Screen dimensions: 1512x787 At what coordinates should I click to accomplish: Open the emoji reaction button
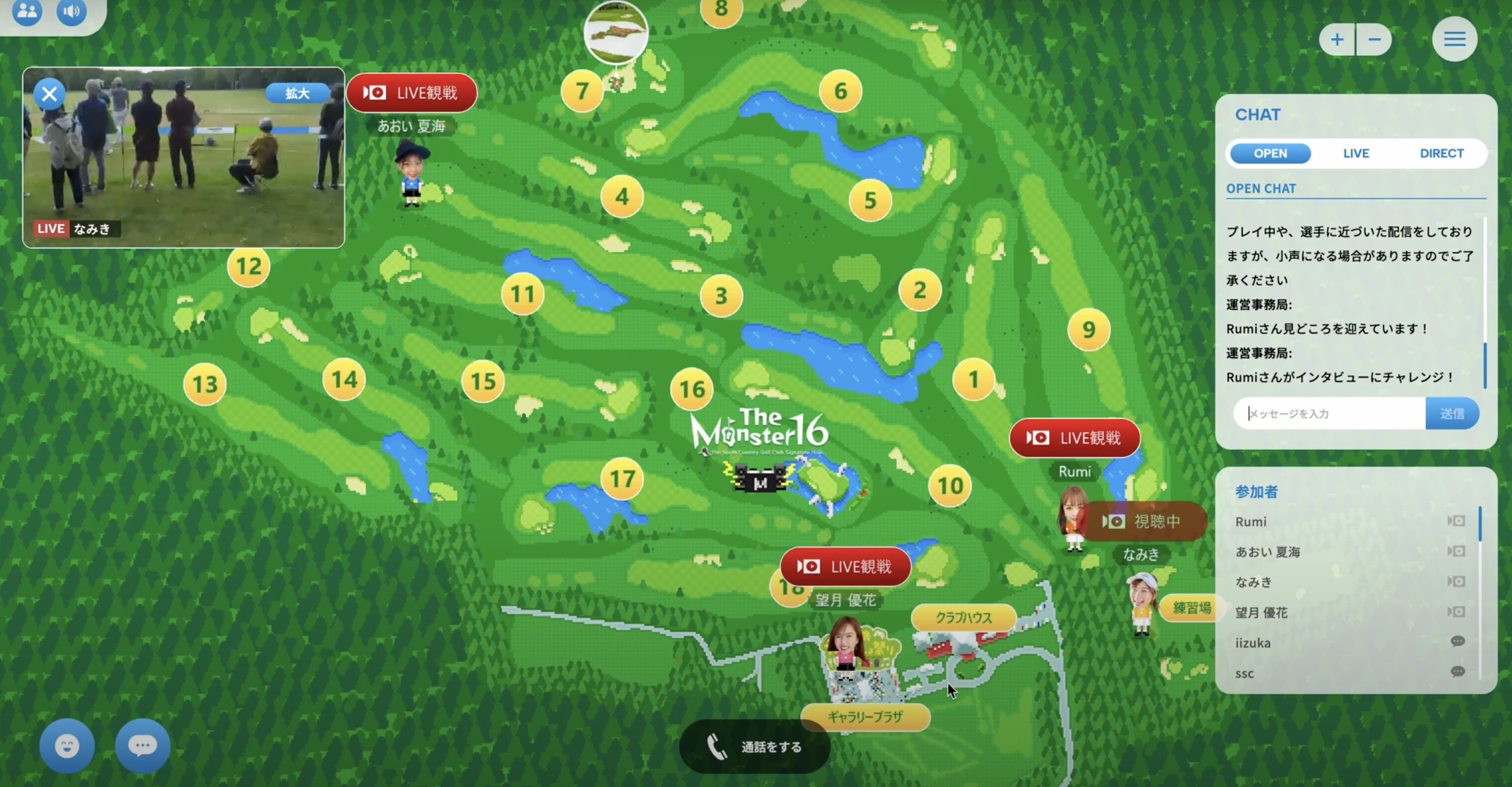click(x=67, y=747)
